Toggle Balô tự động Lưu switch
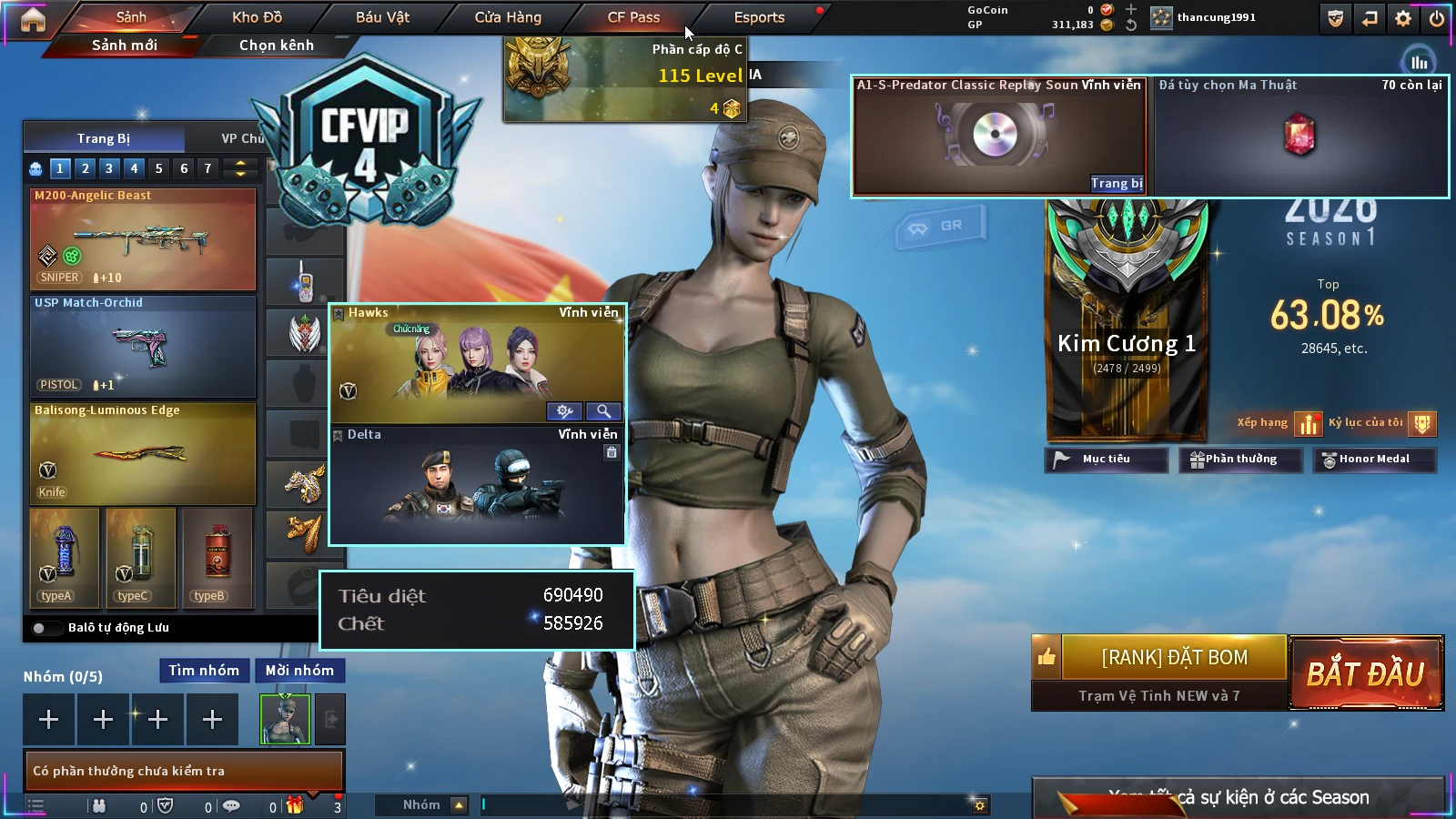The width and height of the screenshot is (1456, 819). coord(41,628)
